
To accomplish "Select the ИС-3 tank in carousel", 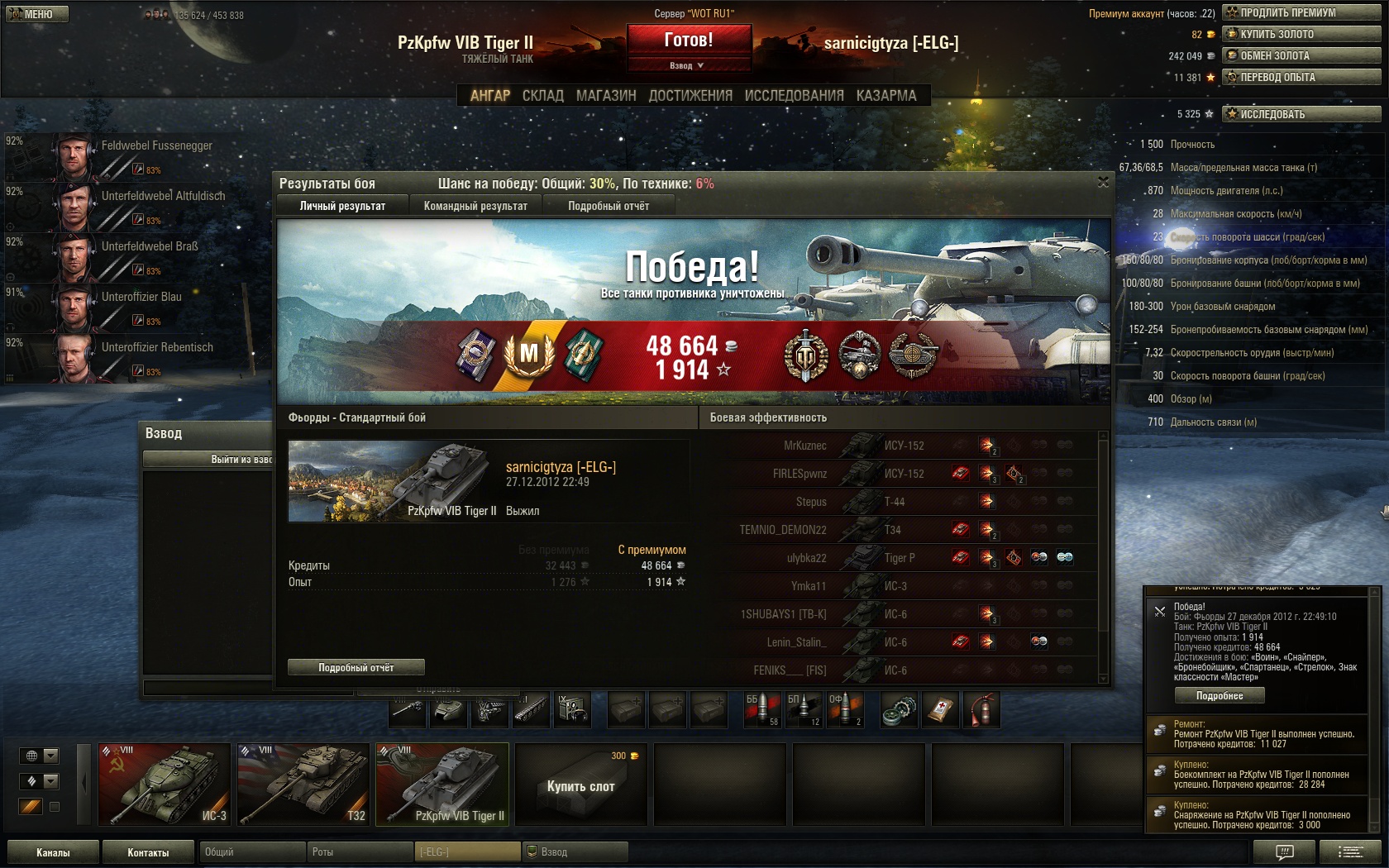I will pos(164,784).
